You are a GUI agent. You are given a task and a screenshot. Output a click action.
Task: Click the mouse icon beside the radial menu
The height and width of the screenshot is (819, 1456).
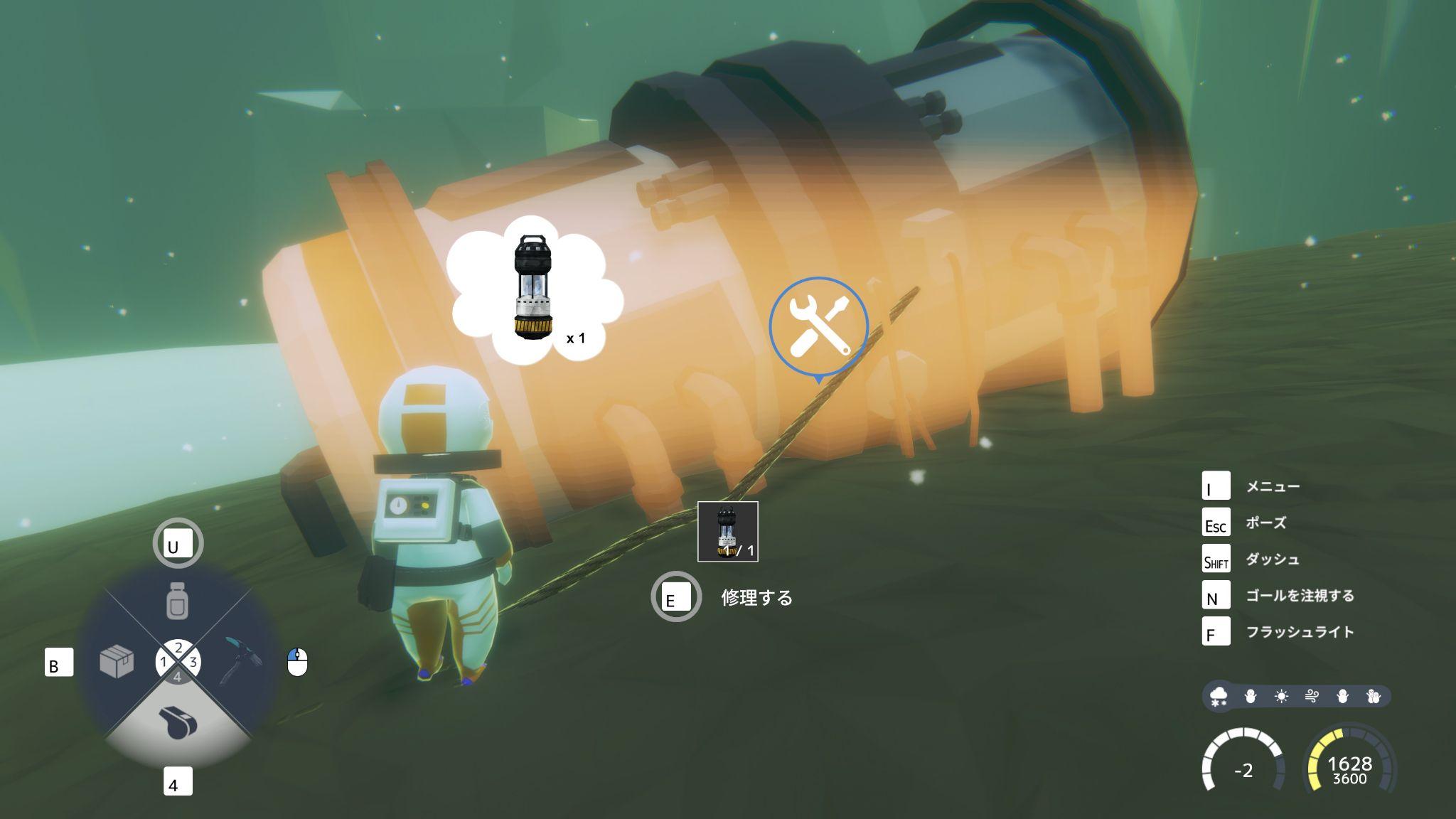coord(296,662)
